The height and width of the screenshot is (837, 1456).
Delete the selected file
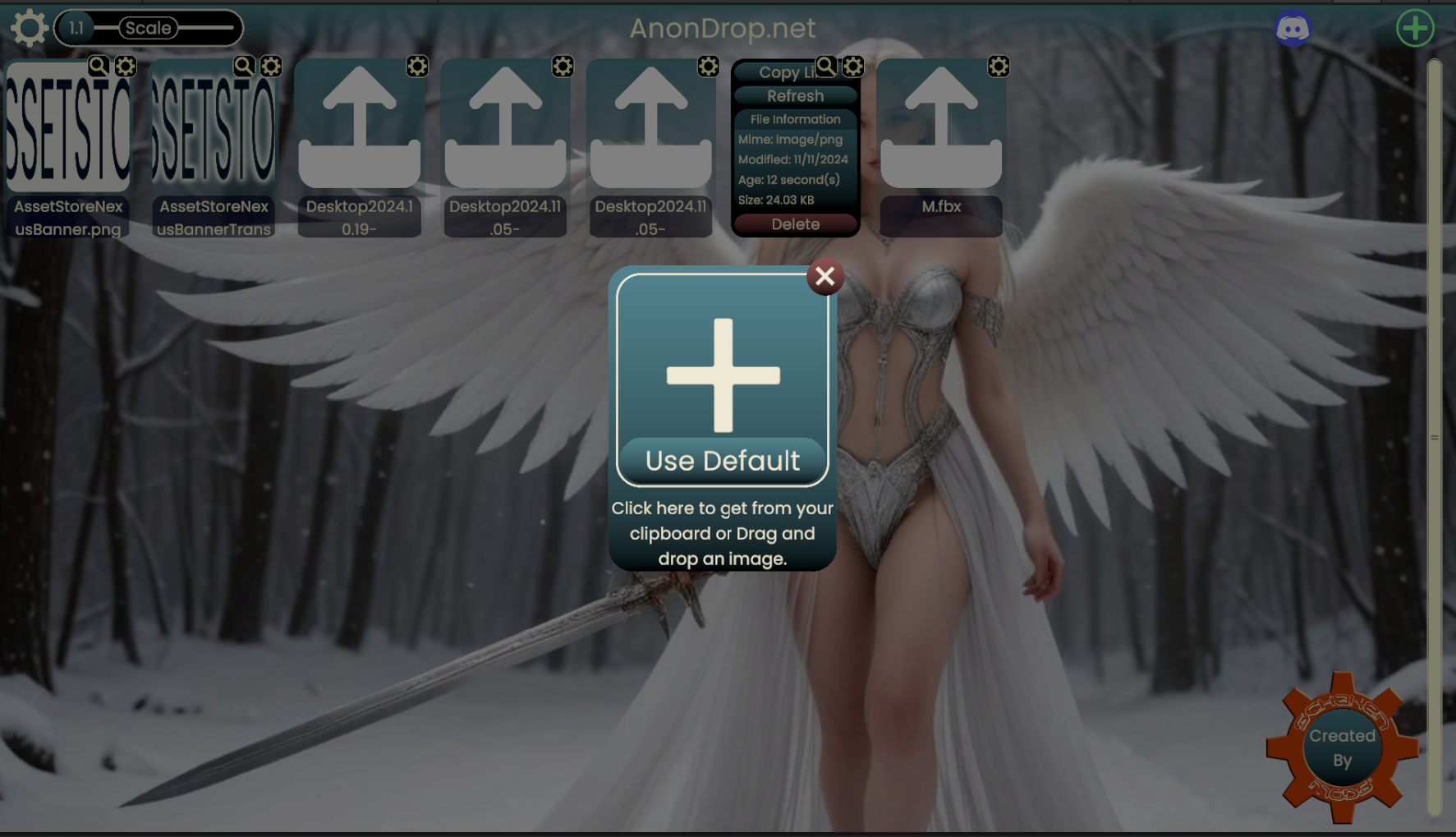pos(795,224)
